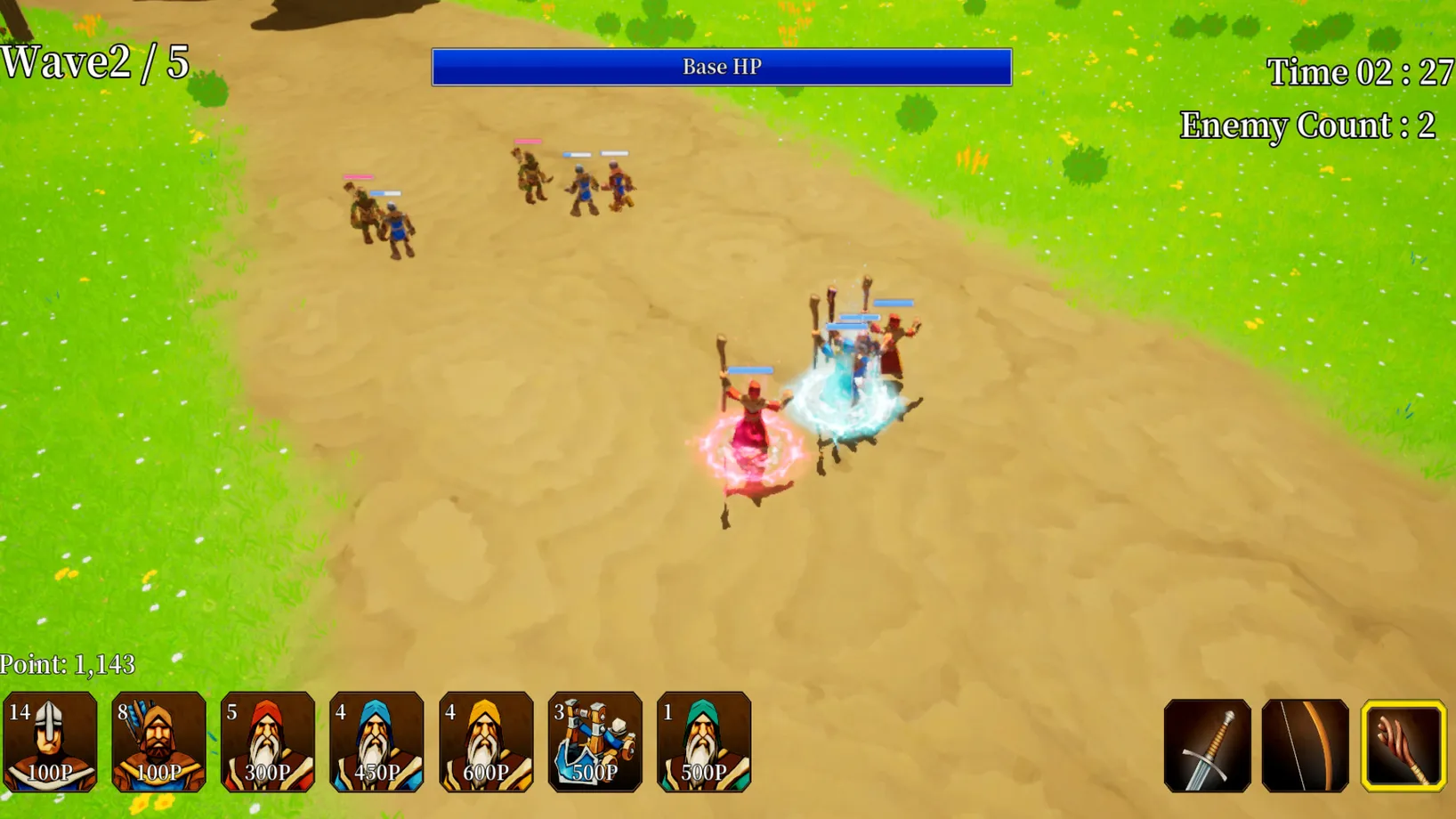Screen dimensions: 1456x819
Task: Switch to the sword weapon
Action: tap(1207, 746)
